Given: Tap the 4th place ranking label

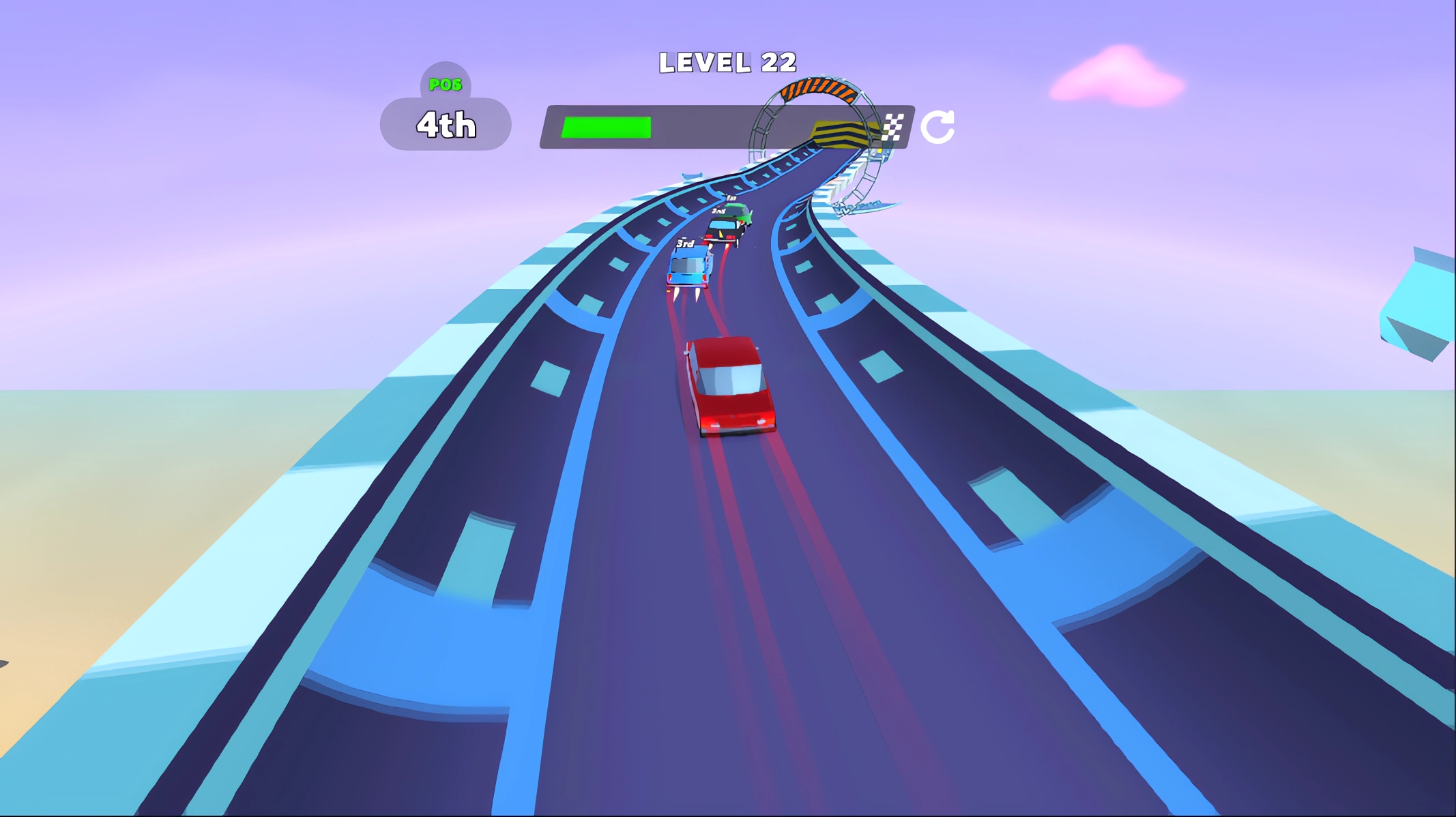Looking at the screenshot, I should [445, 125].
